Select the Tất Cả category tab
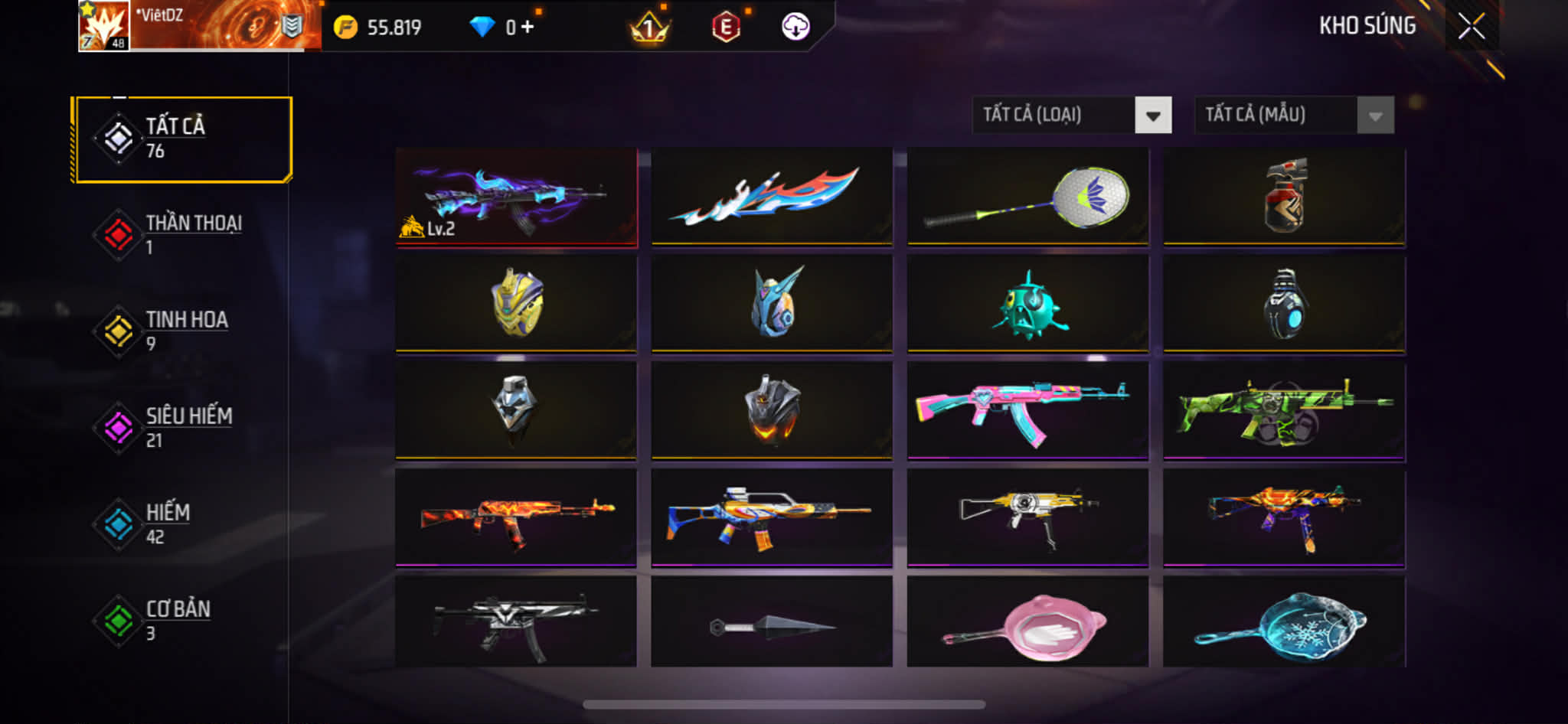1568x724 pixels. pos(182,139)
